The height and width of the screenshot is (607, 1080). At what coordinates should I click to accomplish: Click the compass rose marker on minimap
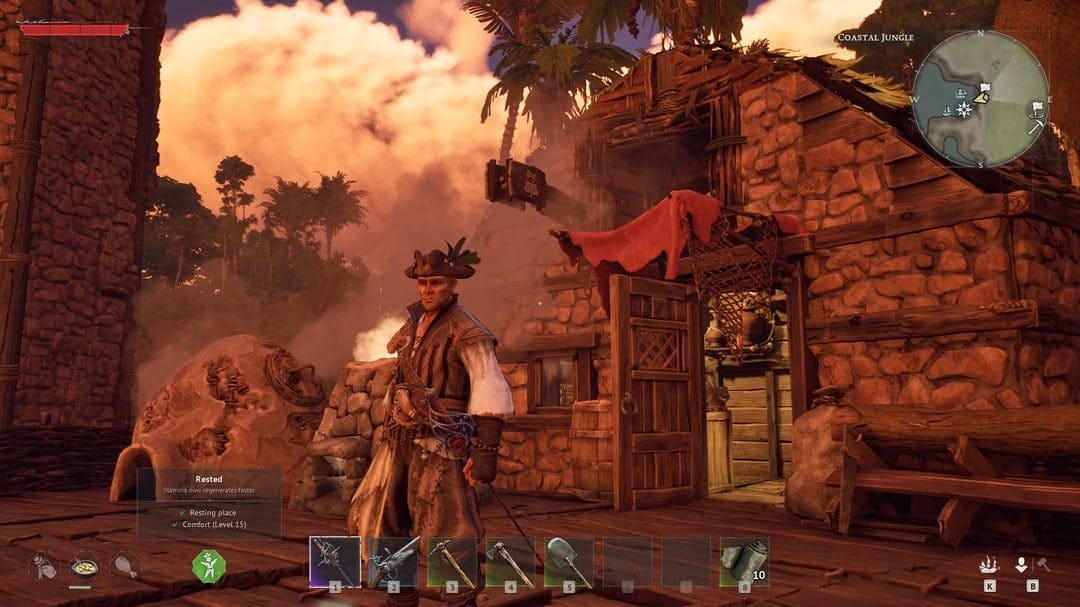pyautogui.click(x=964, y=109)
